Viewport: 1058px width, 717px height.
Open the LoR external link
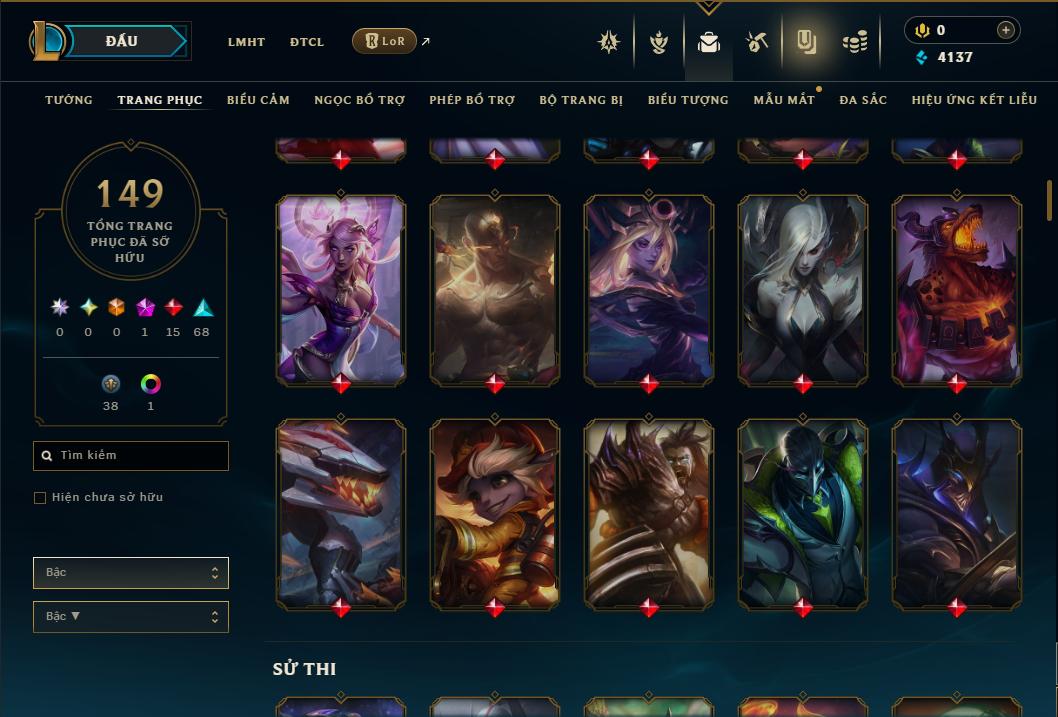(x=385, y=41)
